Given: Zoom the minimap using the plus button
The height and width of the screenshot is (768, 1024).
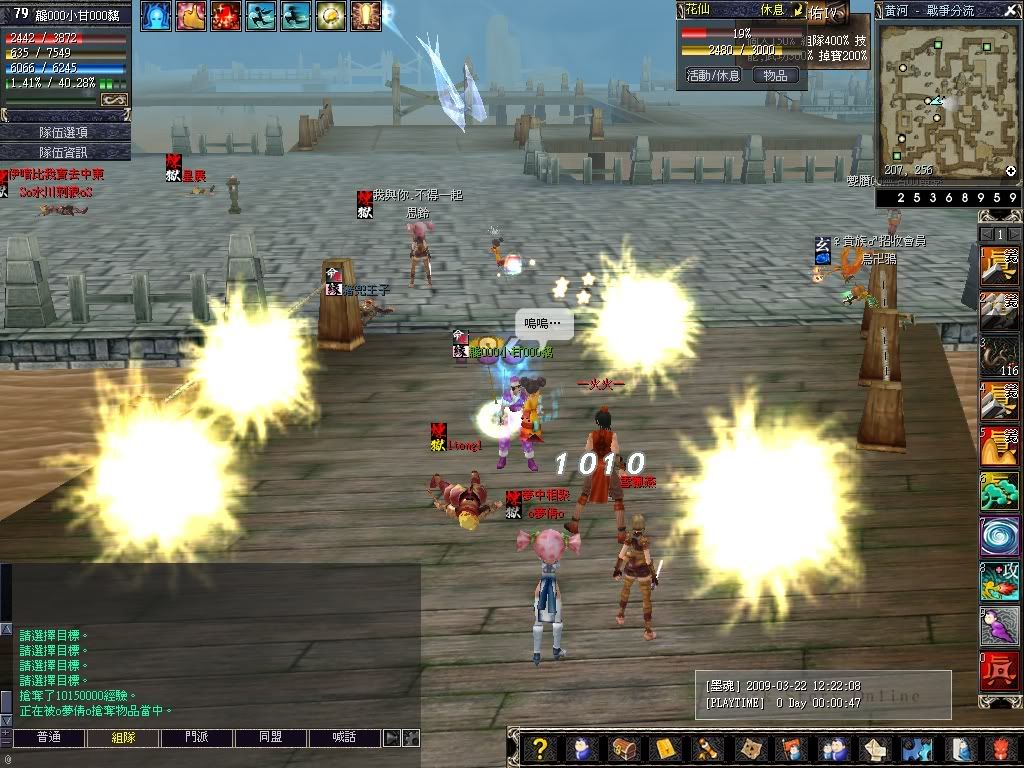Looking at the screenshot, I should [x=1010, y=171].
